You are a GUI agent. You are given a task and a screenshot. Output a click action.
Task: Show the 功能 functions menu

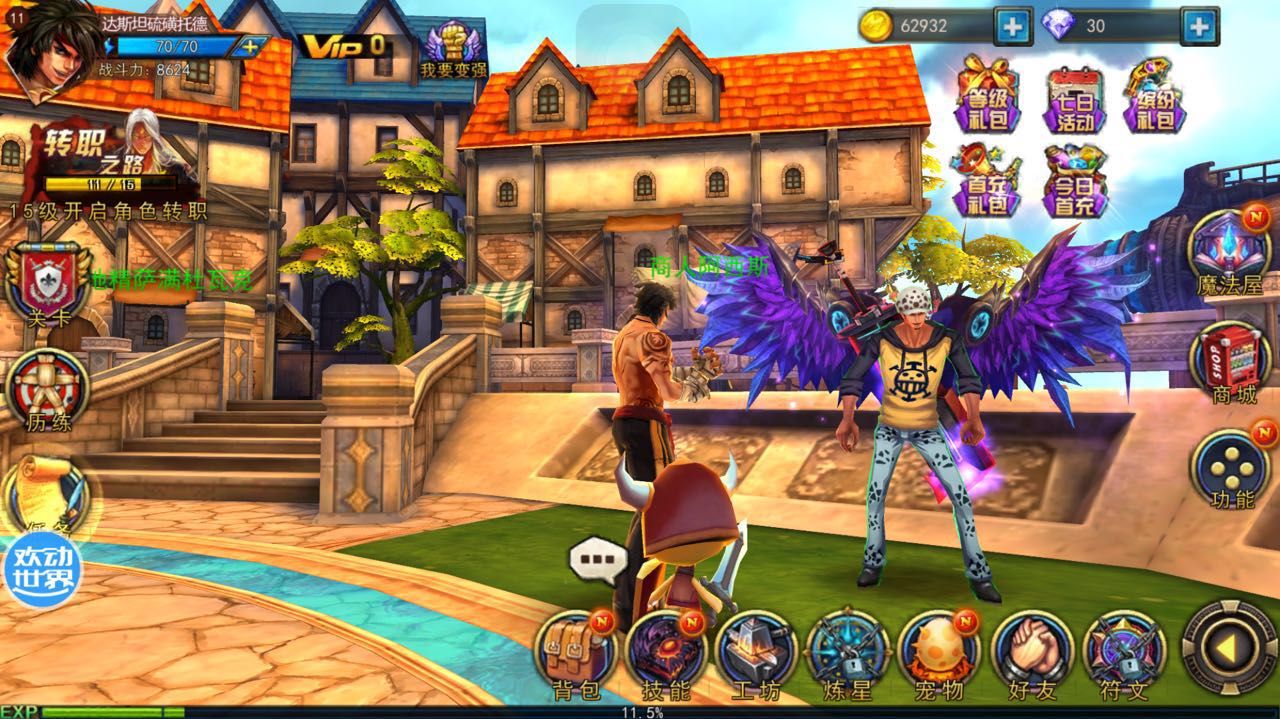coord(1230,470)
